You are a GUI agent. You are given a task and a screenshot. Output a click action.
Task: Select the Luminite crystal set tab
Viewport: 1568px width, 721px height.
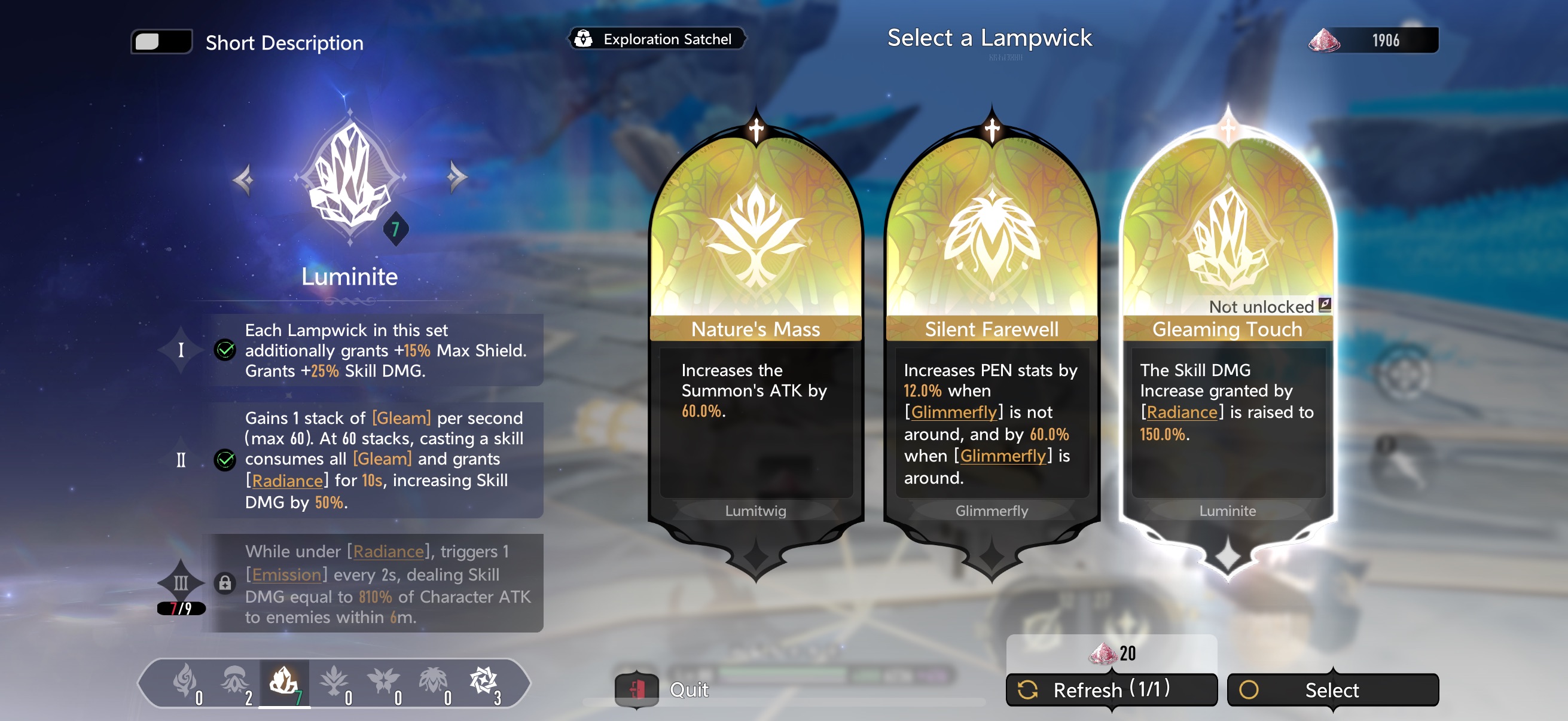click(284, 682)
